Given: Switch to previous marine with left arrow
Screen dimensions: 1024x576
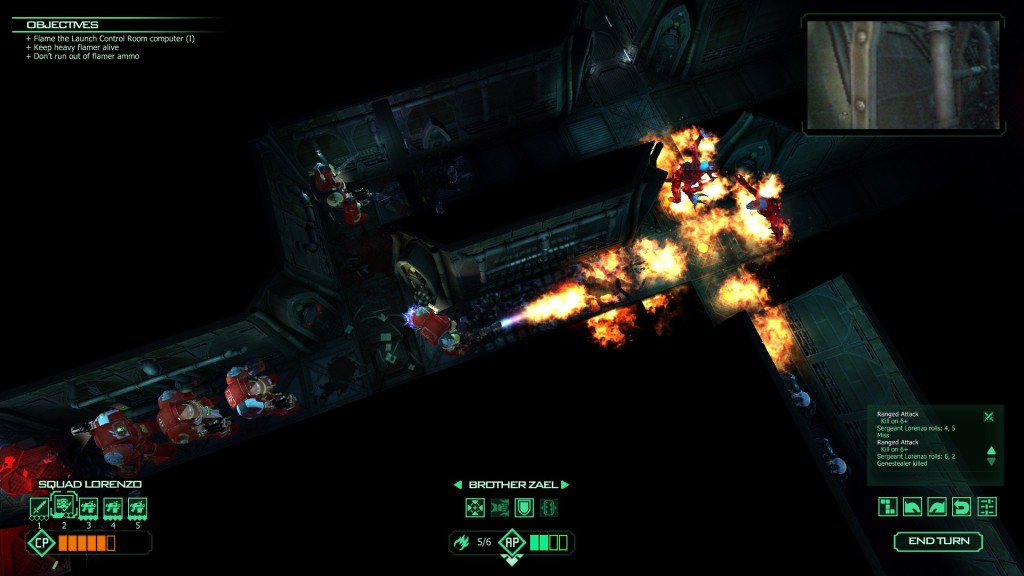Looking at the screenshot, I should pyautogui.click(x=459, y=485).
